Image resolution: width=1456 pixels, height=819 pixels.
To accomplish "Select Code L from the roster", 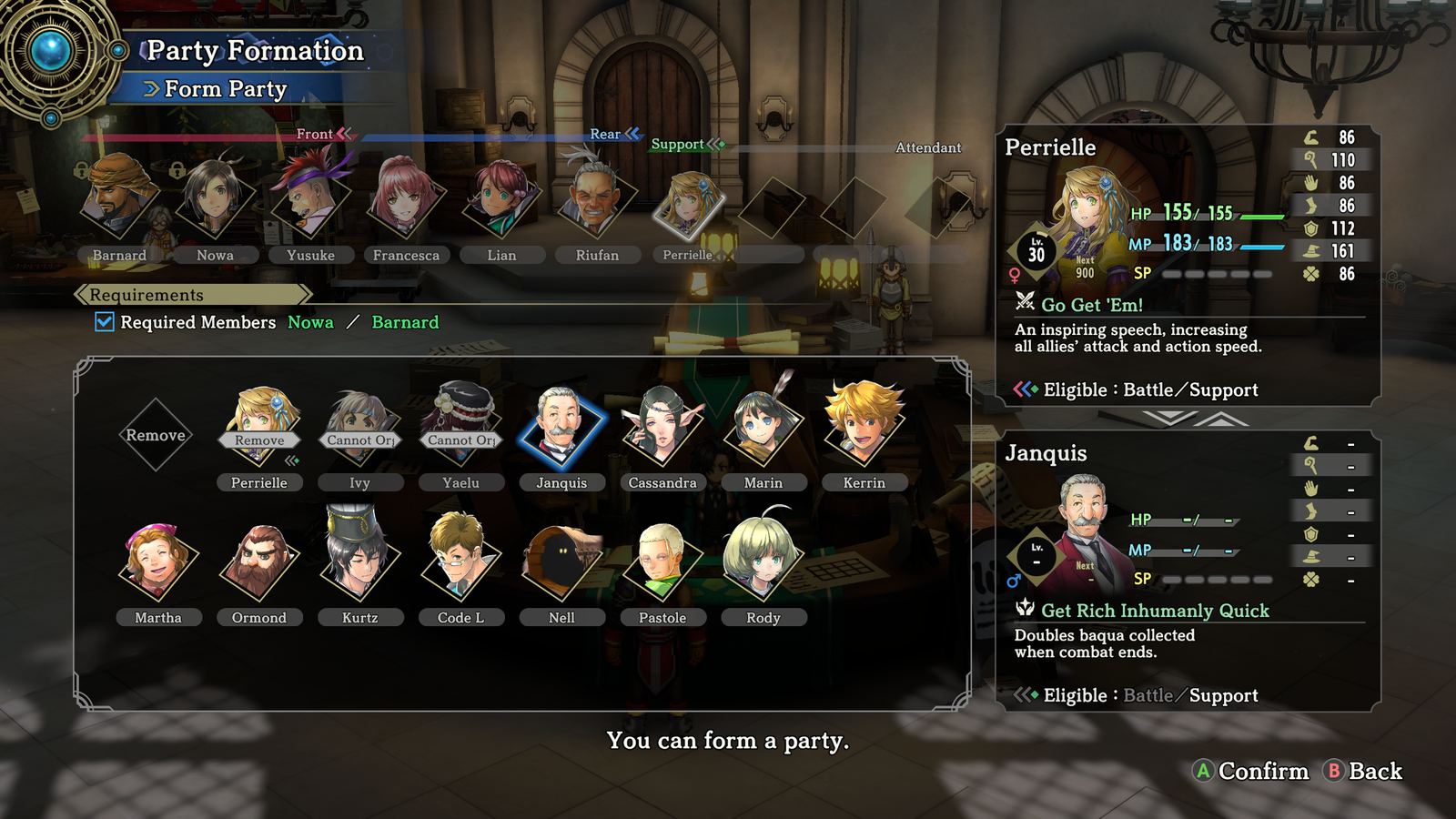I will click(x=460, y=564).
